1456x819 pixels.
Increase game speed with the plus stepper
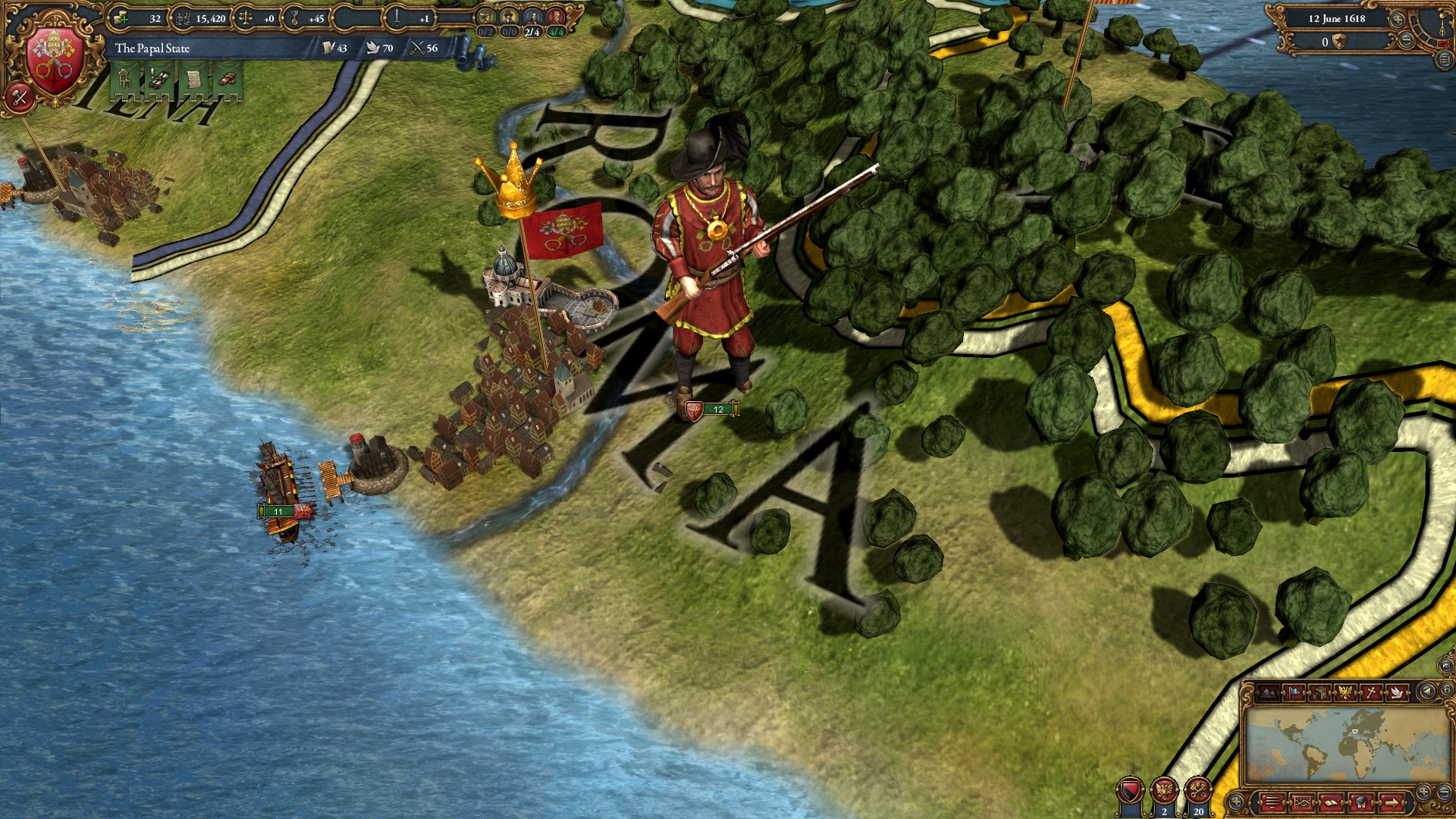pyautogui.click(x=1397, y=20)
